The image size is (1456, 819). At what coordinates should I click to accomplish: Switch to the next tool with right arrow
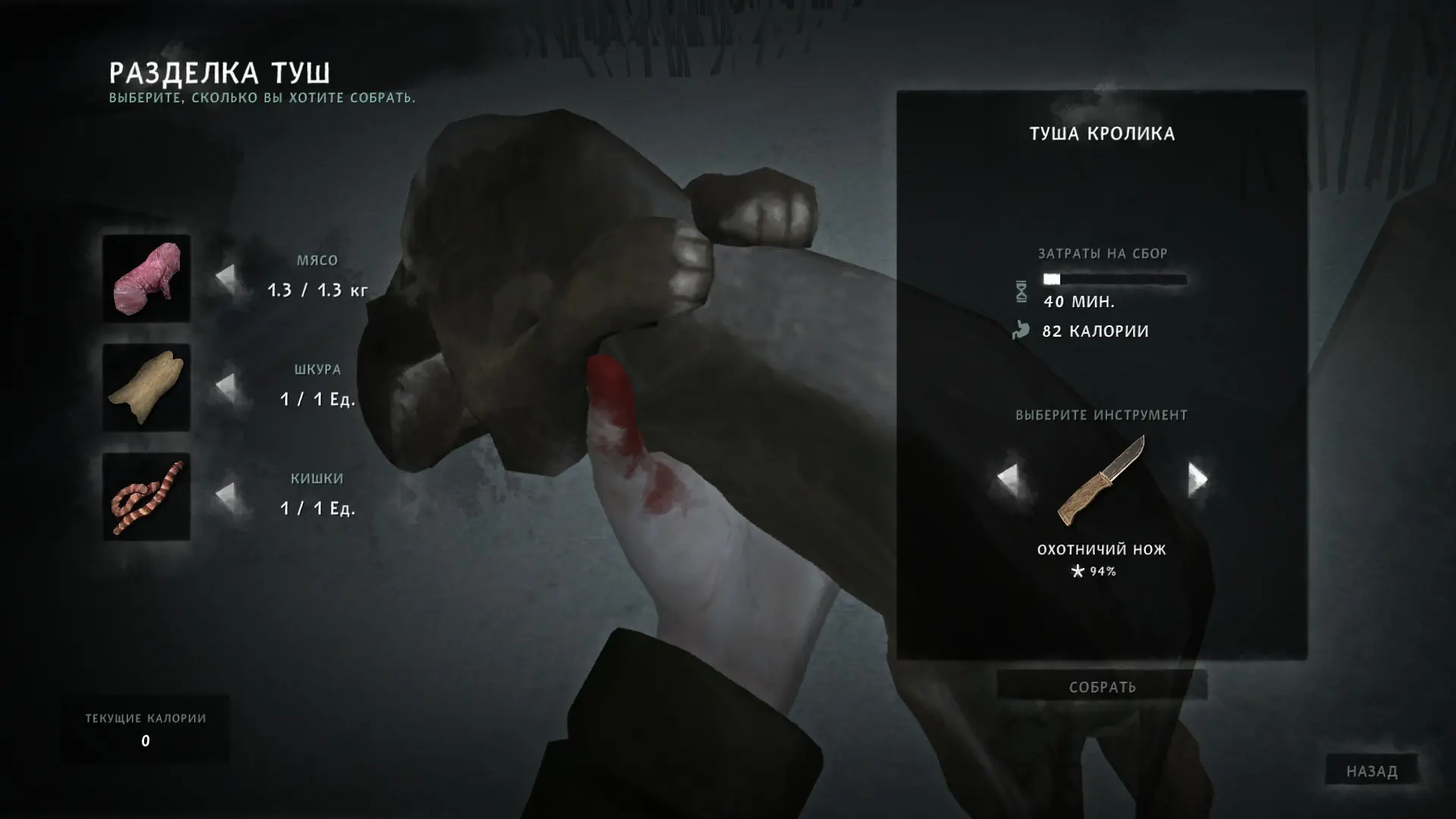(1197, 479)
